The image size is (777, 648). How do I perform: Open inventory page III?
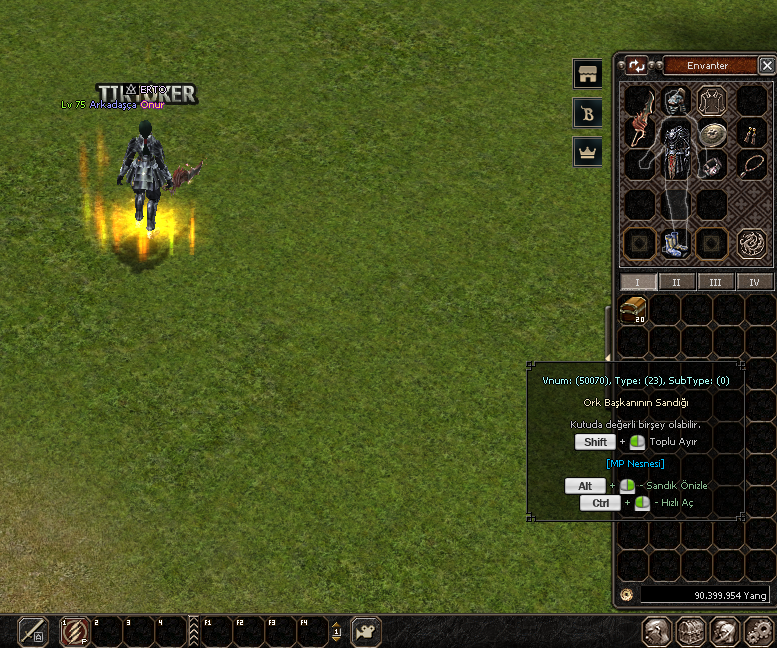click(x=715, y=282)
